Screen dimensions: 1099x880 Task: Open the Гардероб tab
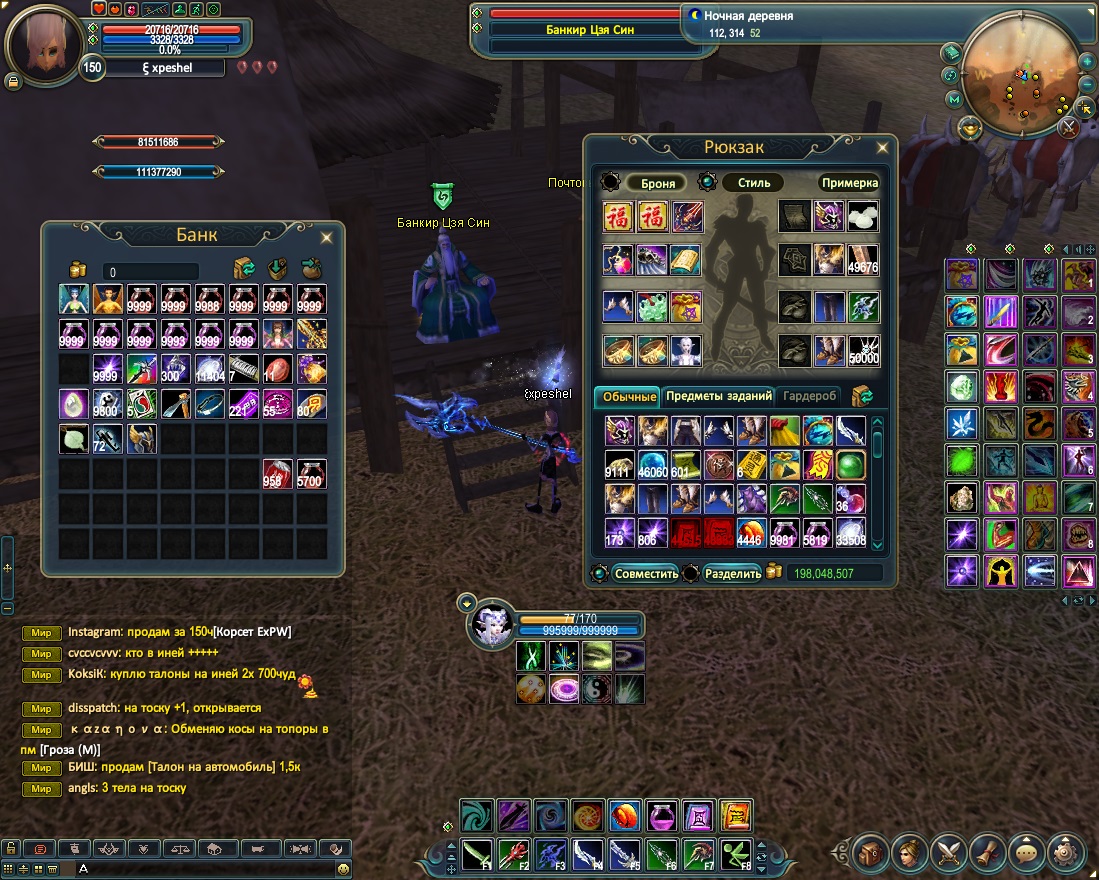tap(810, 396)
